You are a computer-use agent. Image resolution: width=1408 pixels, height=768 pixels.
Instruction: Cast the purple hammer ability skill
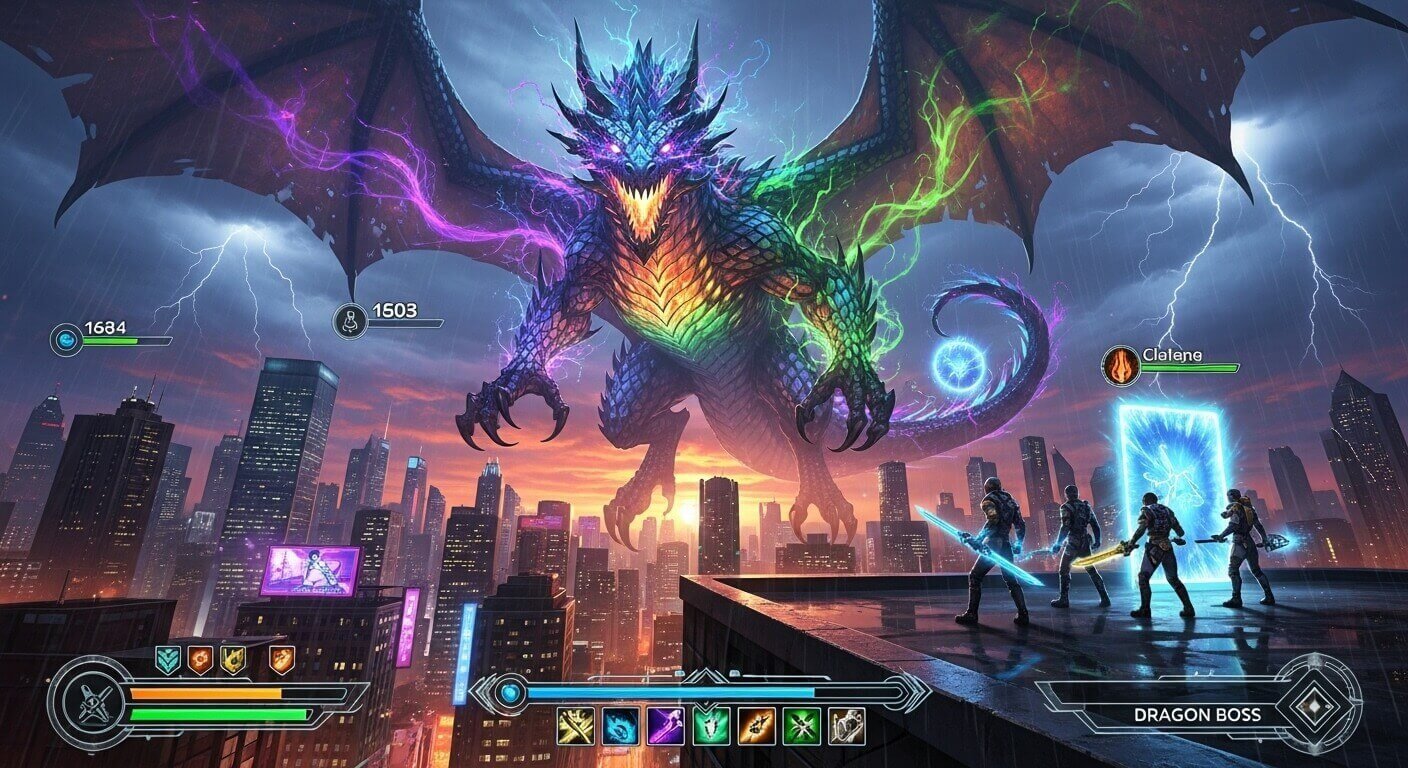[x=664, y=726]
